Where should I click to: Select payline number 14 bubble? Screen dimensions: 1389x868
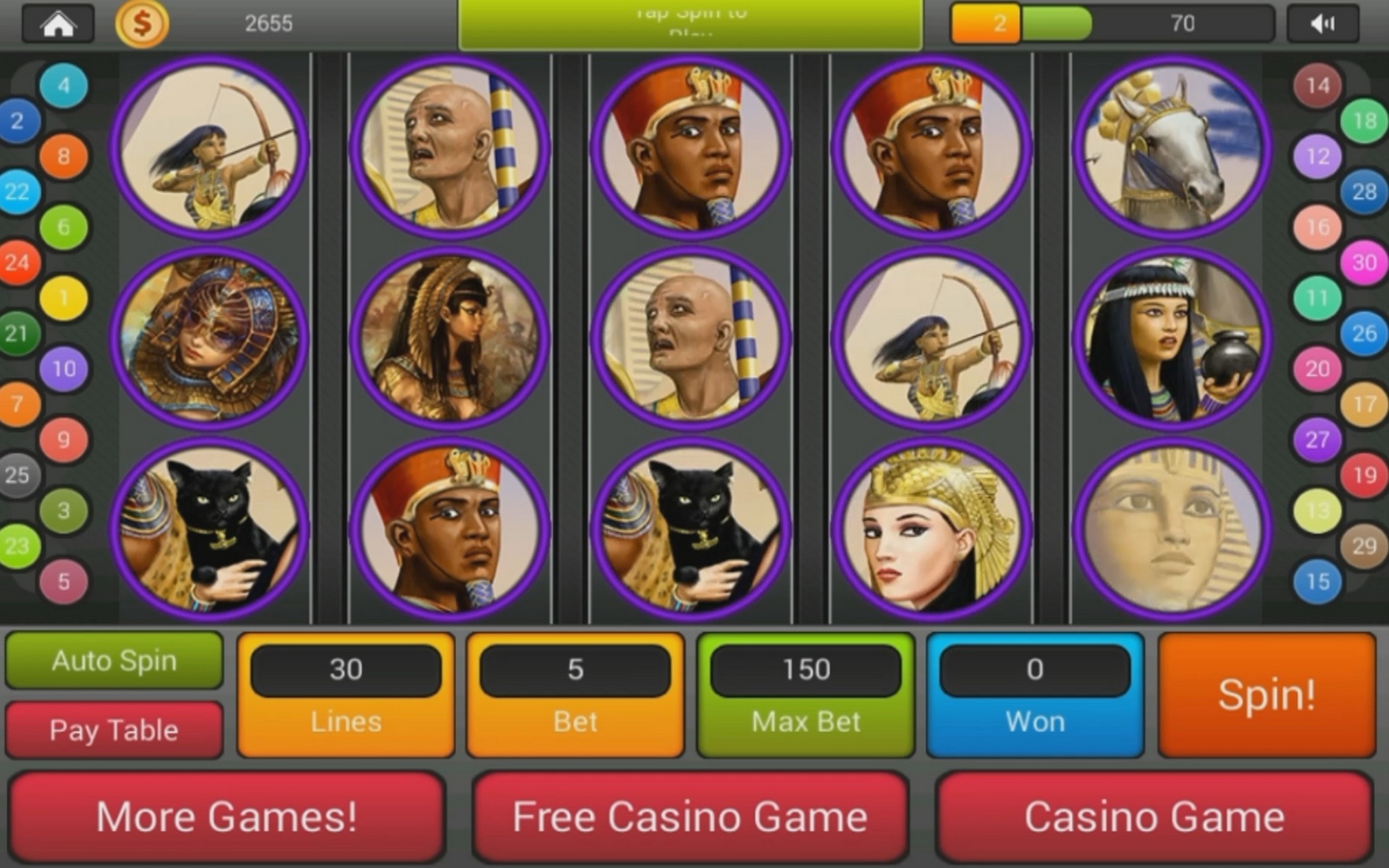[1317, 86]
